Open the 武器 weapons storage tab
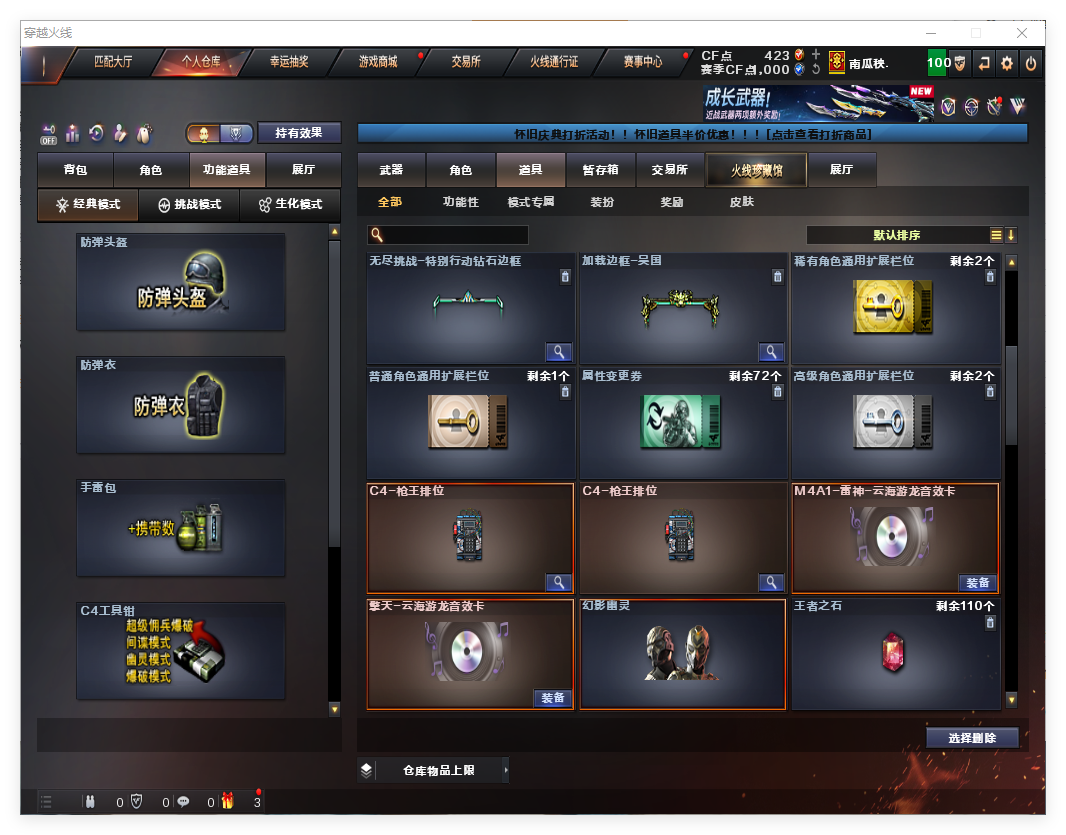 [x=391, y=170]
